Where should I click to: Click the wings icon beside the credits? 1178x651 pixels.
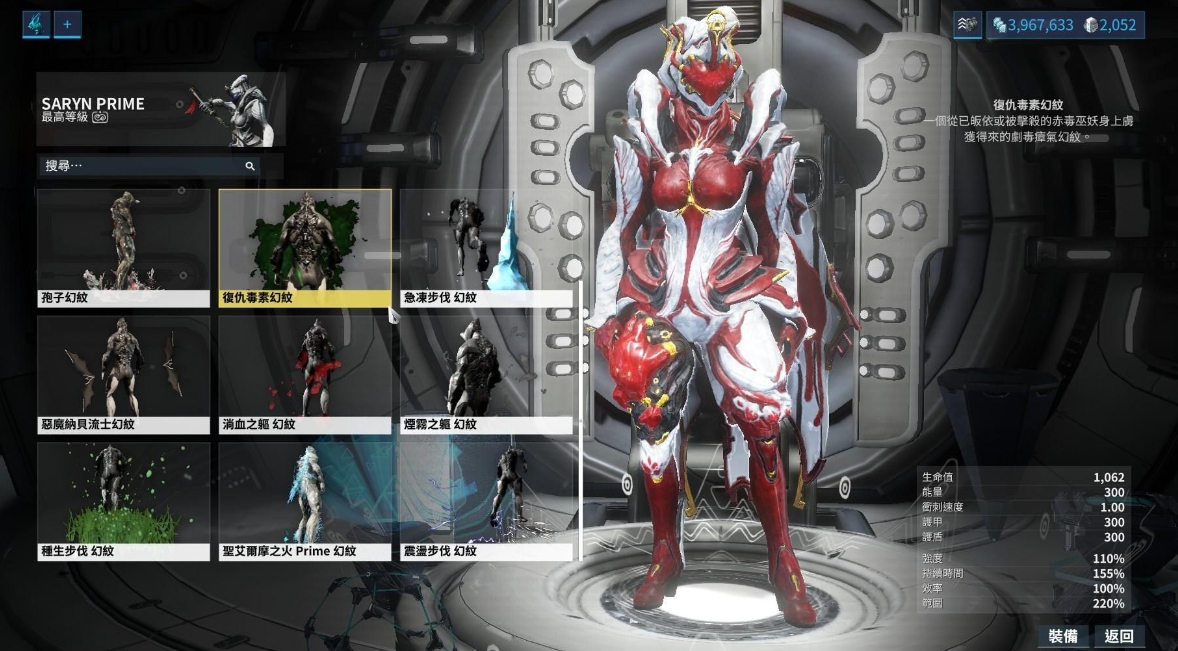tap(967, 25)
